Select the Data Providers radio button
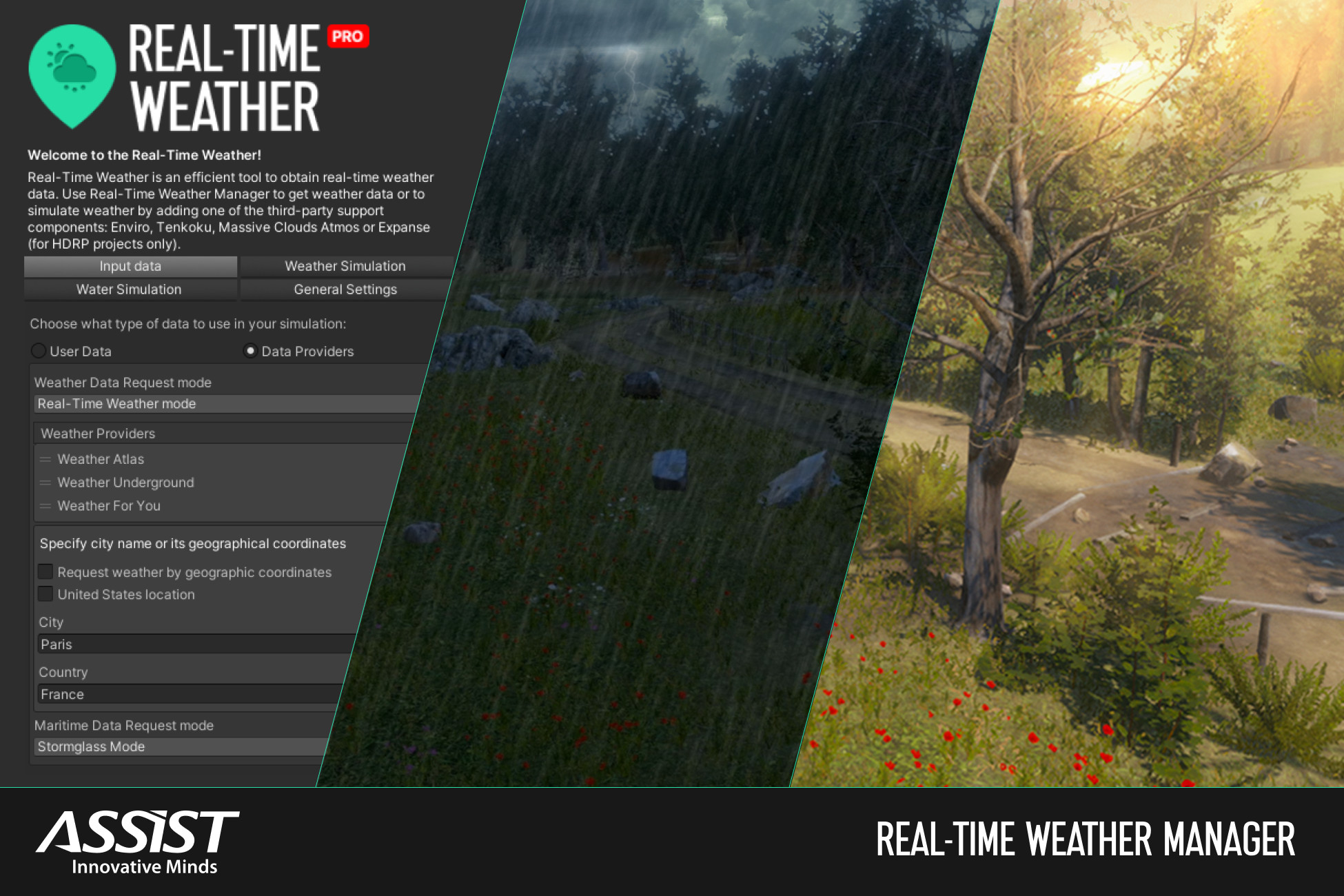 tap(250, 351)
